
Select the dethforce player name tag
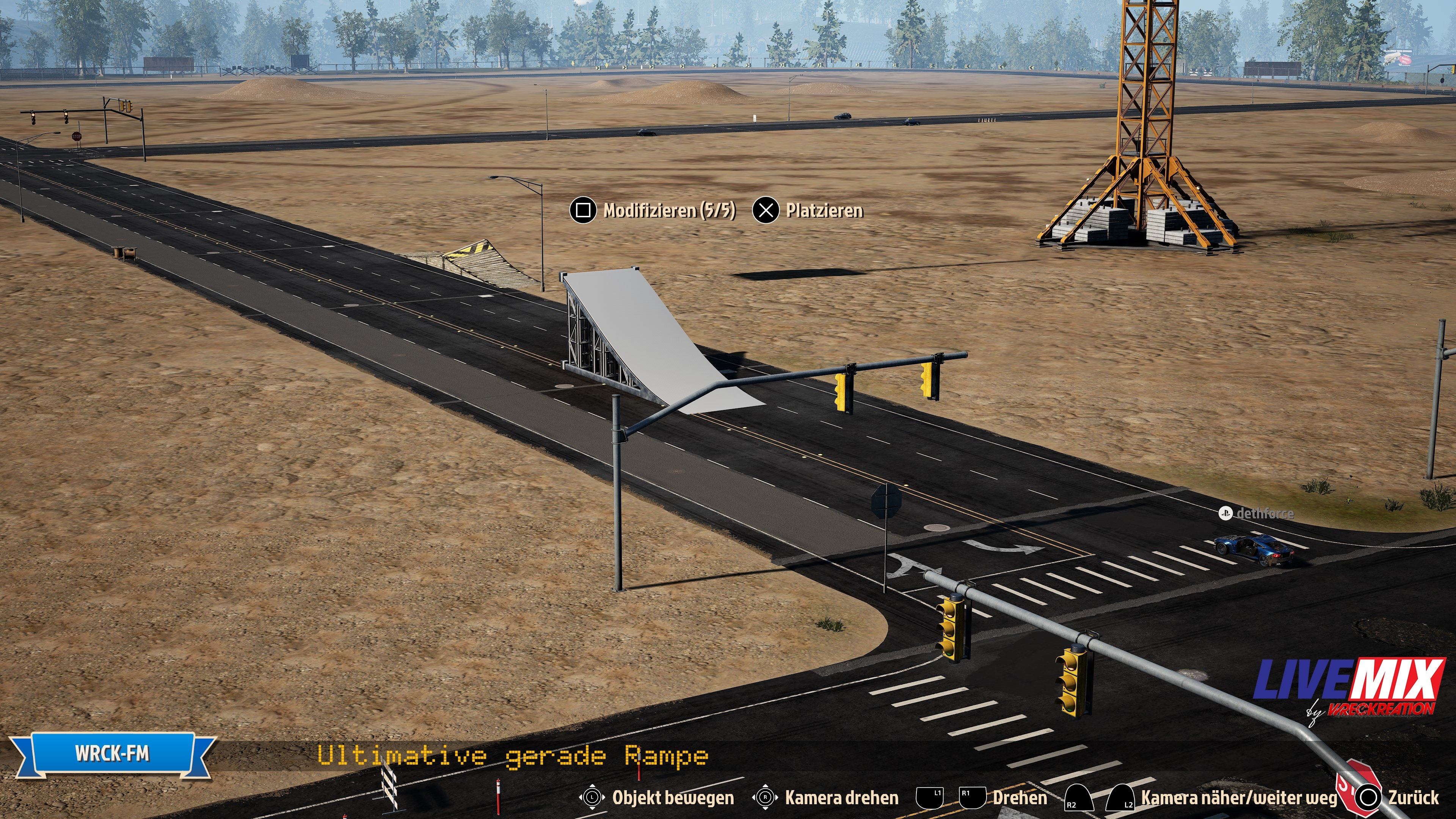pos(1257,513)
